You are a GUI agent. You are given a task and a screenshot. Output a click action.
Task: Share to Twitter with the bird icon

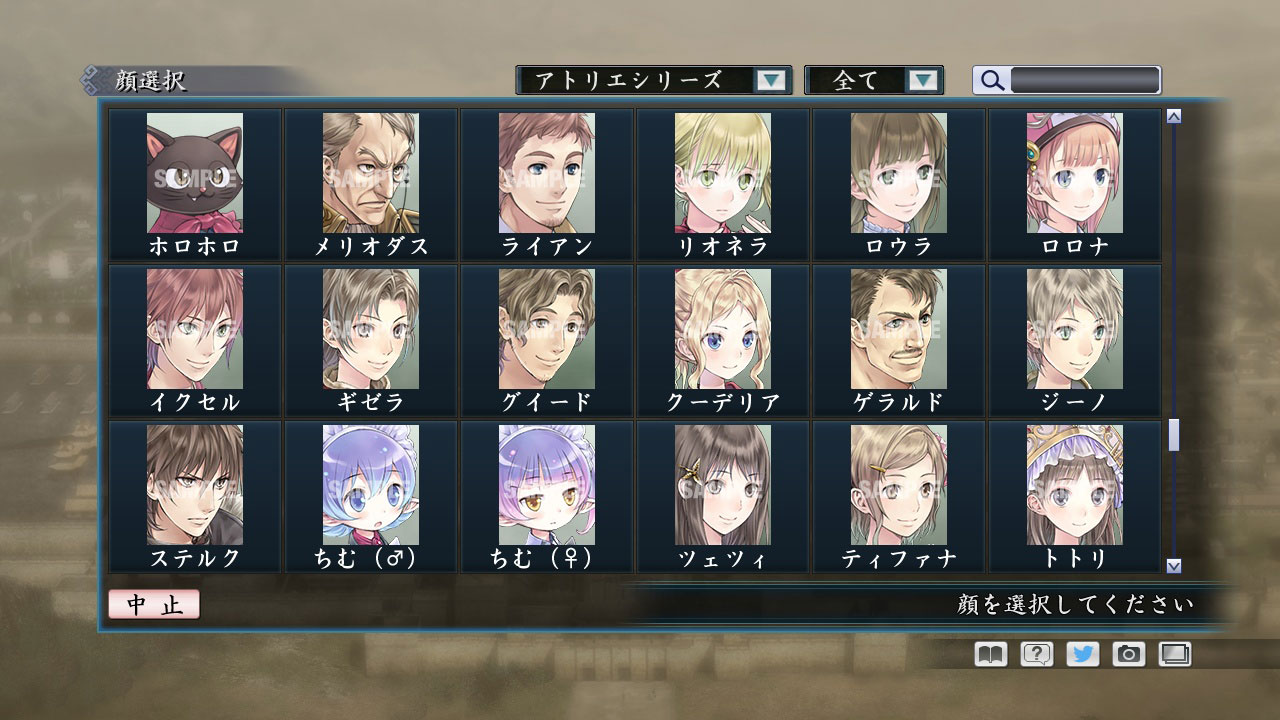click(1081, 654)
